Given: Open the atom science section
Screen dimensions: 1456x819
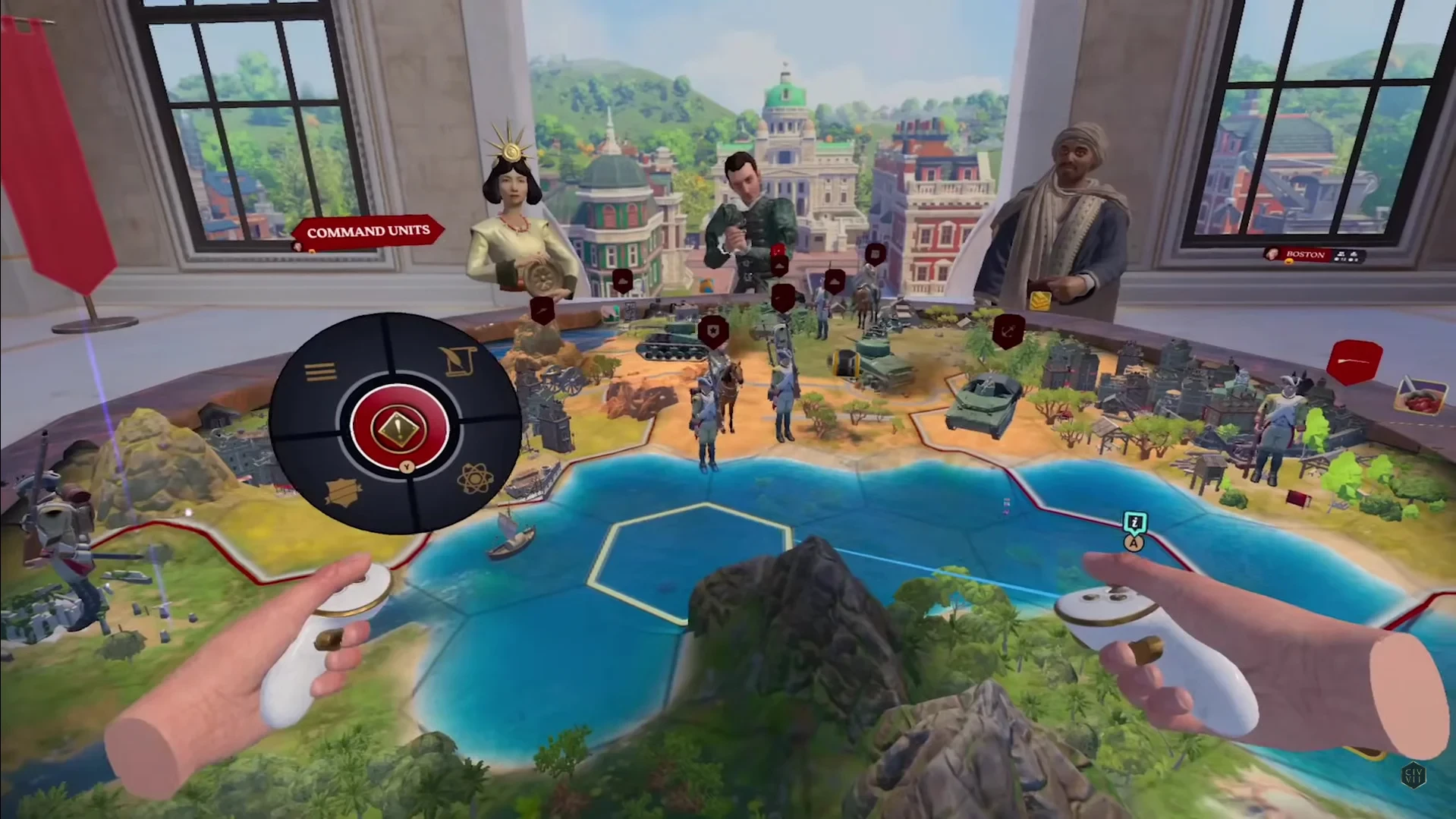Looking at the screenshot, I should coord(475,479).
